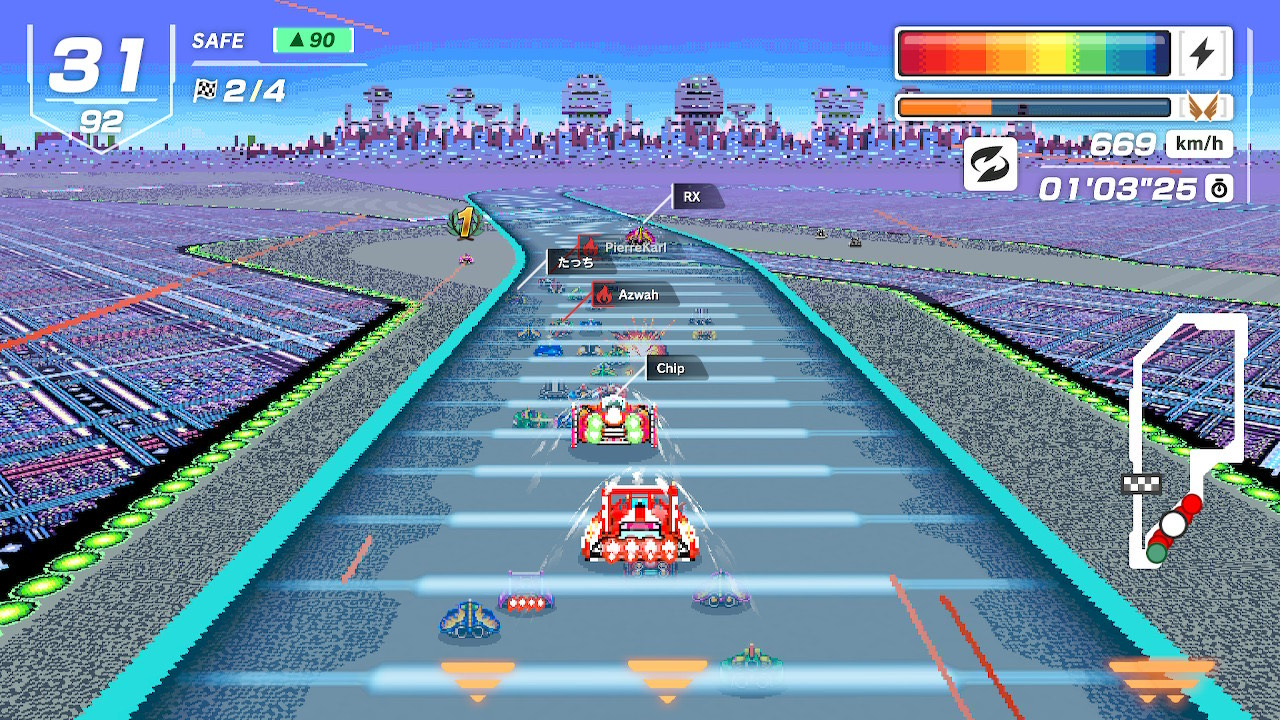The image size is (1280, 720).
Task: Select the Chip player name tag
Action: pos(677,369)
